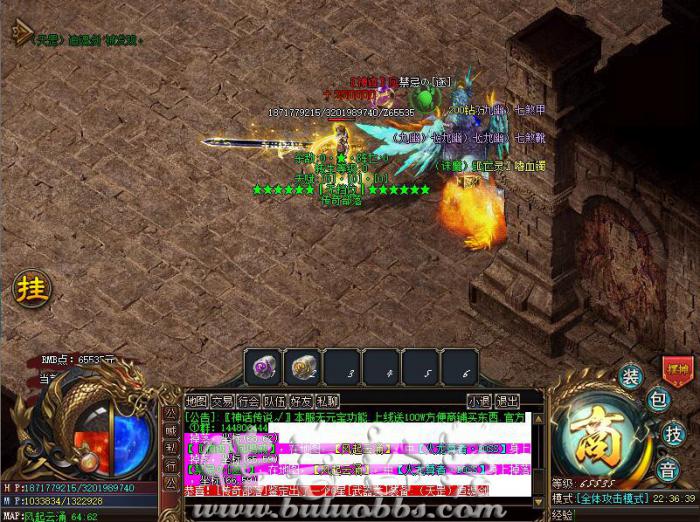Click the 小退 logout button
The width and height of the screenshot is (700, 522).
point(478,401)
